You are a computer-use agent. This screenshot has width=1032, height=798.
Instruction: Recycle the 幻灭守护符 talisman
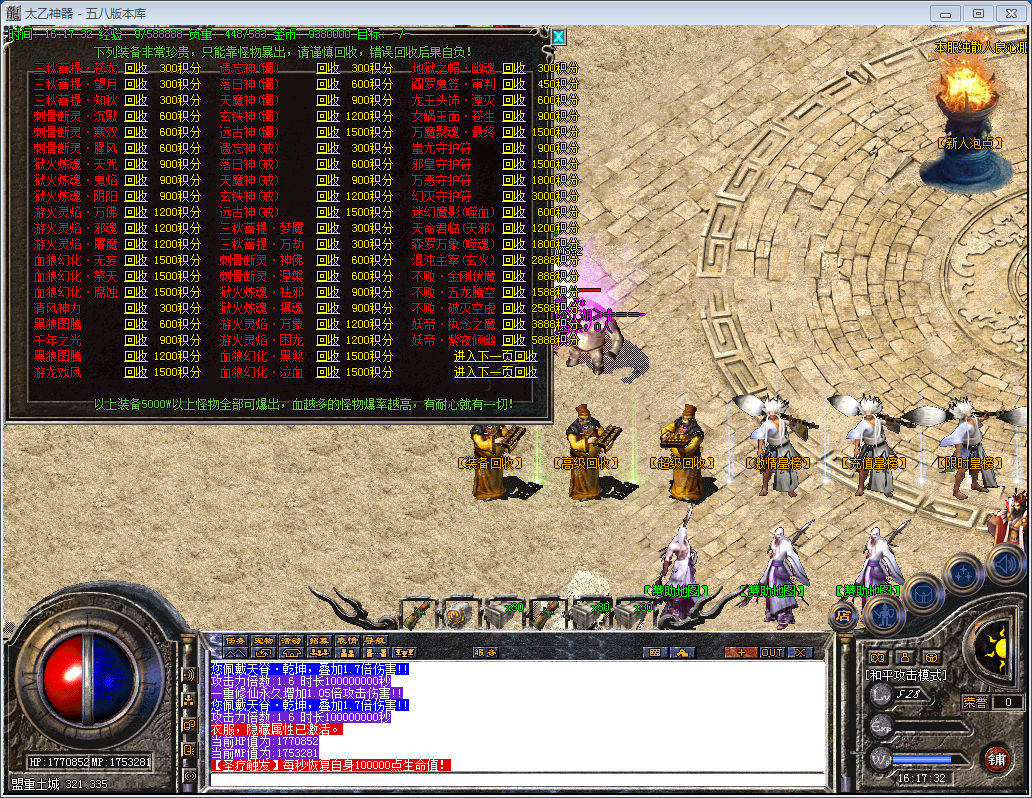point(514,196)
